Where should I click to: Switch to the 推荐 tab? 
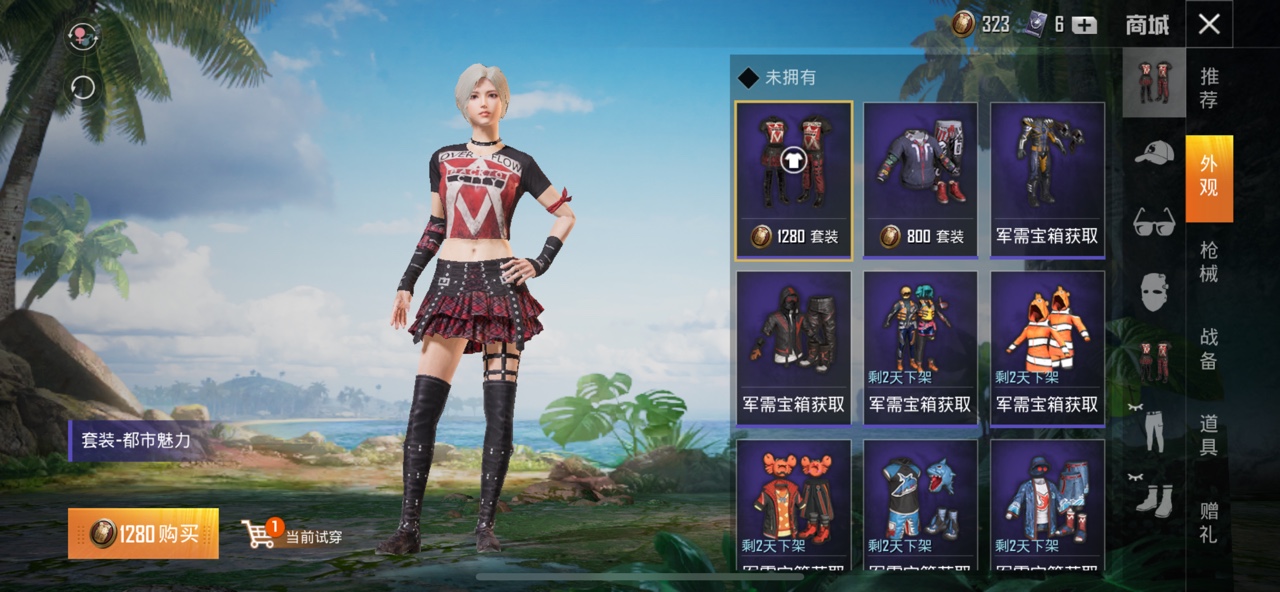click(1208, 87)
